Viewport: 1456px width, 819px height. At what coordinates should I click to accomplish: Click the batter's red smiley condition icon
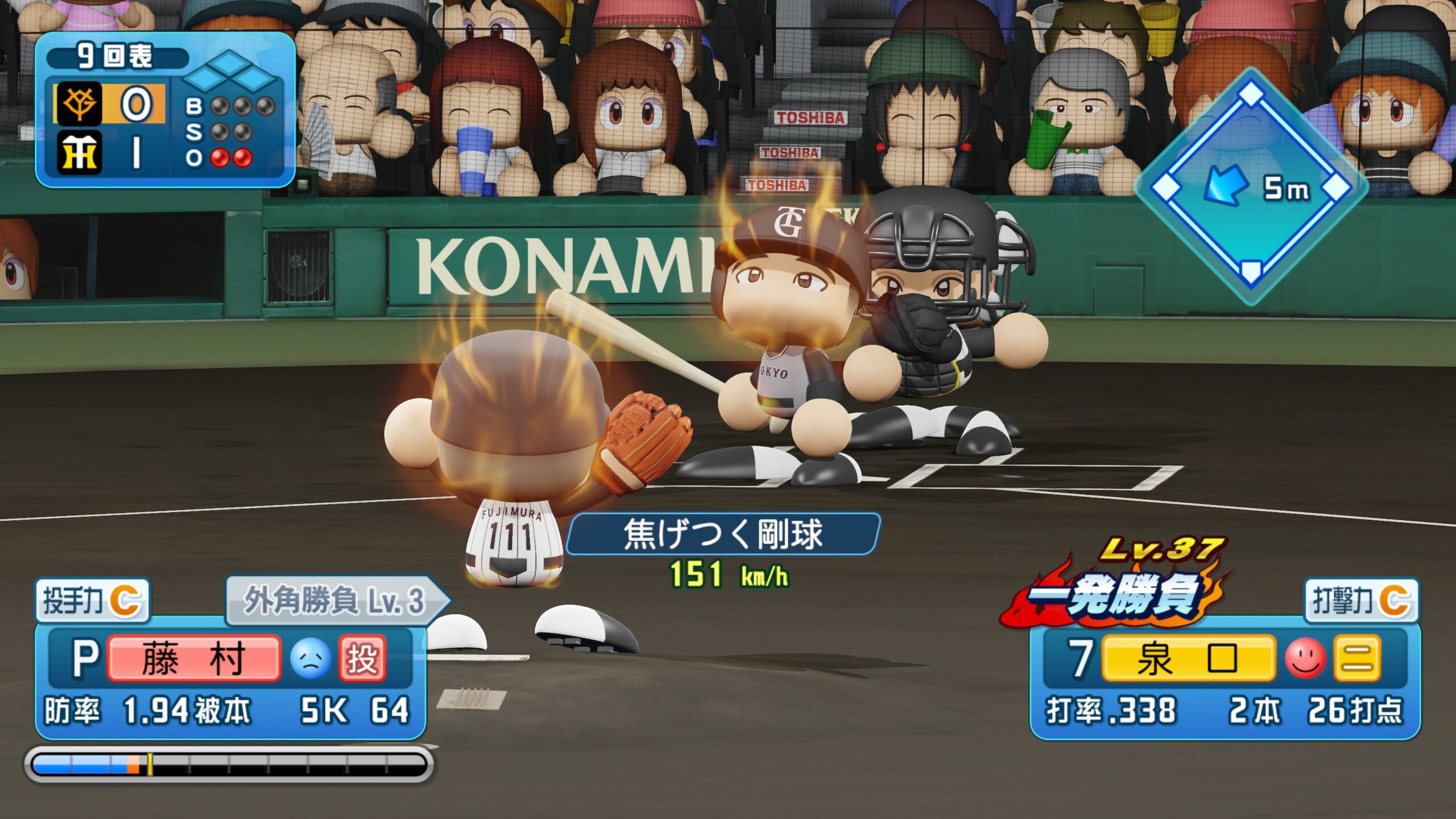click(x=1305, y=659)
